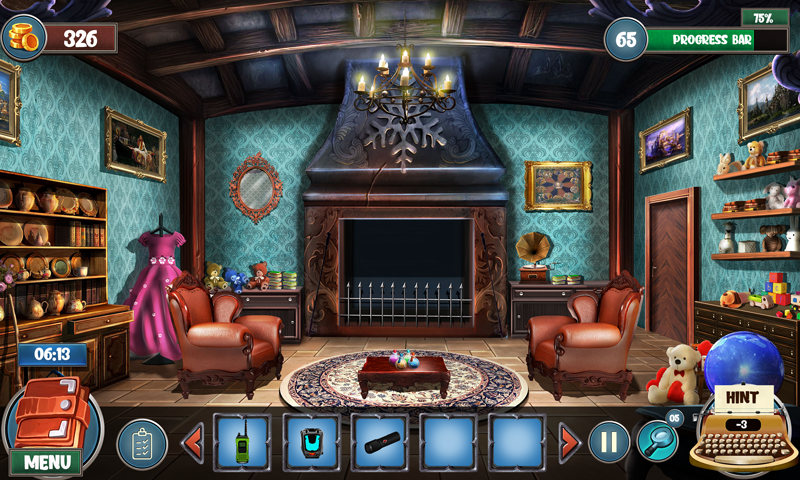Show next inventory items with right arrow
Viewport: 800px width, 480px height.
[x=569, y=442]
